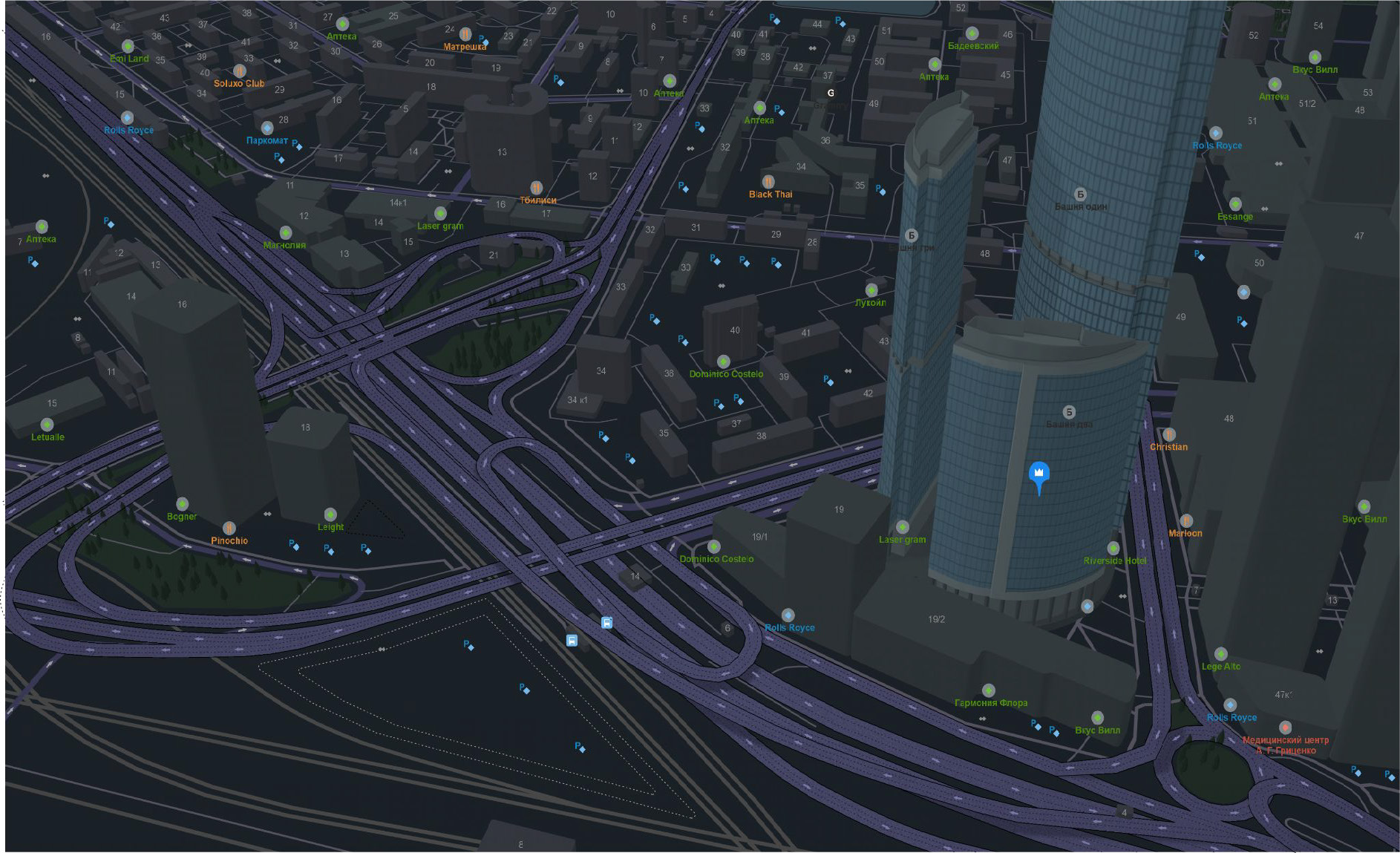Click the Leight shop marker
The image size is (1400, 853).
(330, 514)
